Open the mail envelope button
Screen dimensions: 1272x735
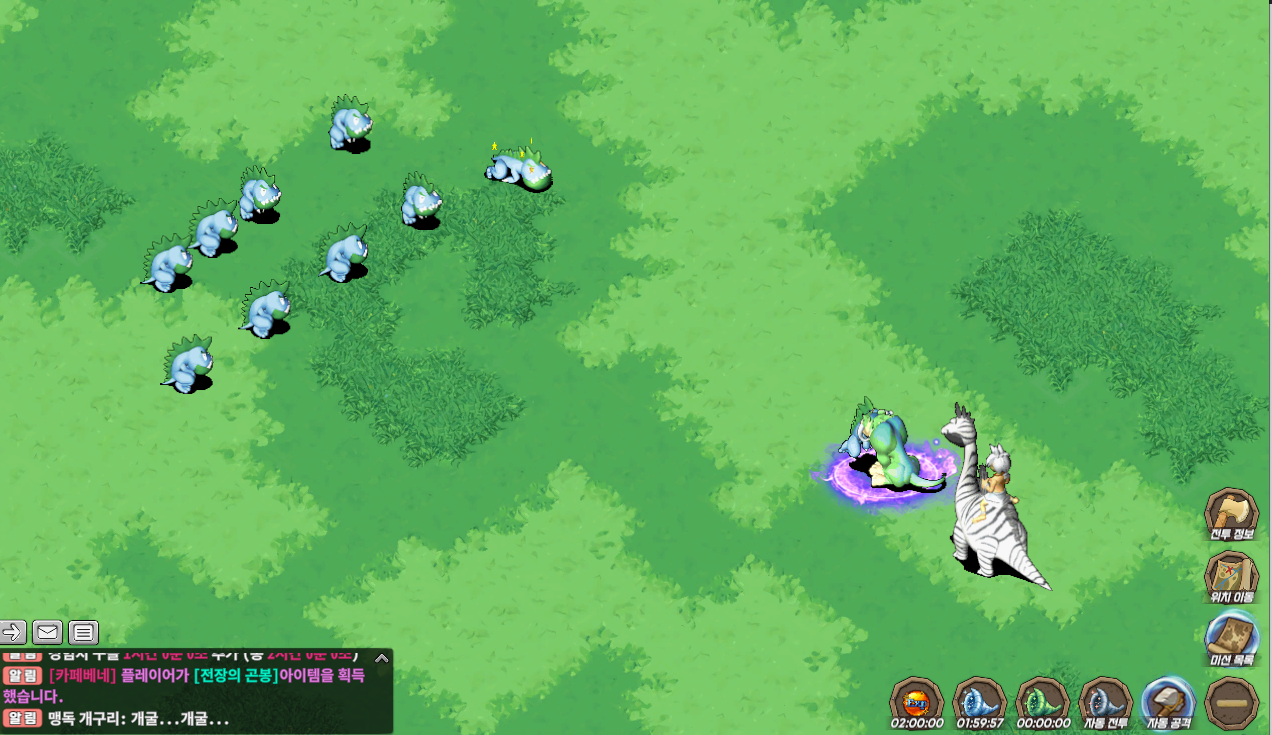48,632
